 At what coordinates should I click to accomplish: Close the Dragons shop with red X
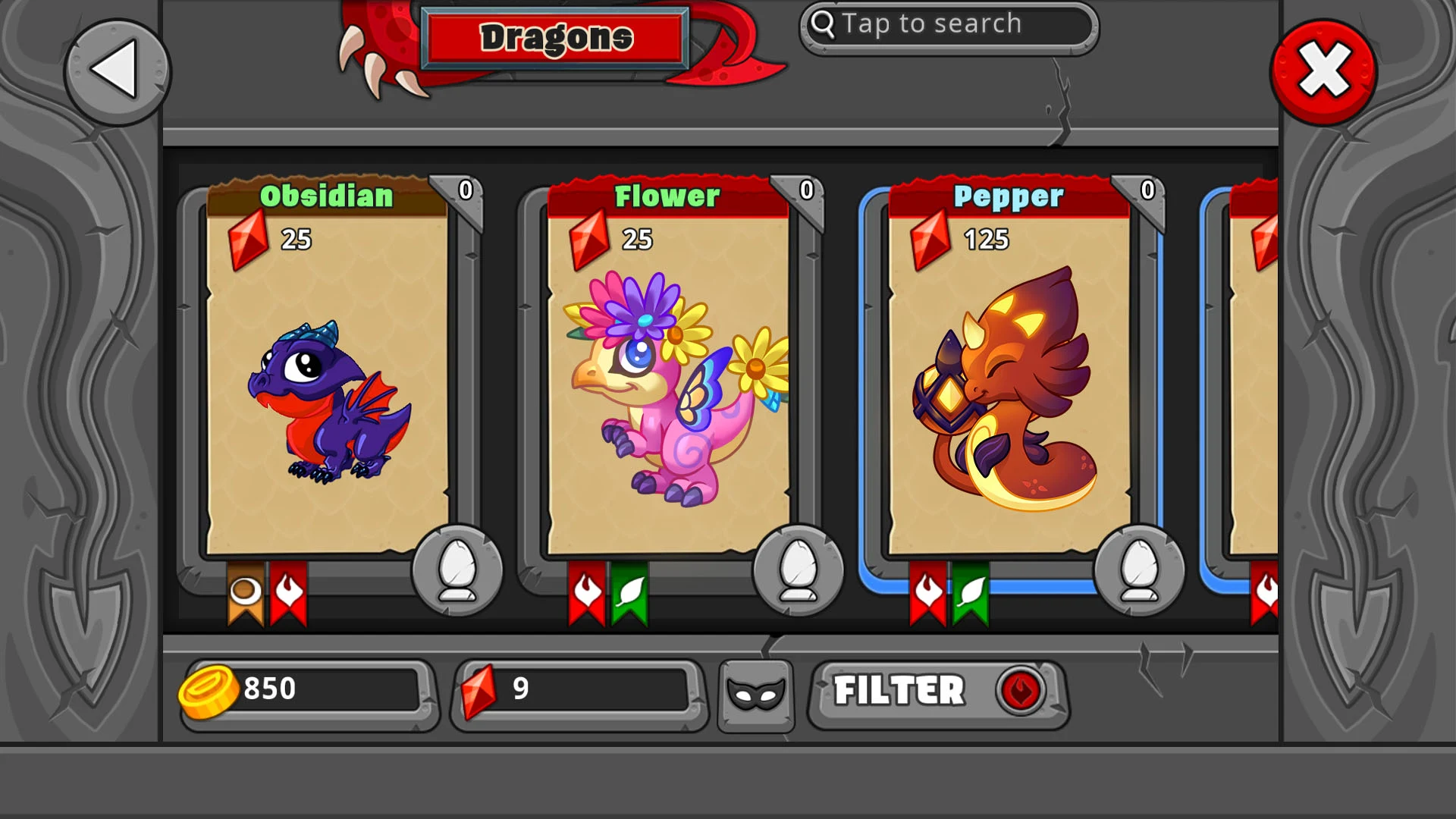(x=1323, y=71)
